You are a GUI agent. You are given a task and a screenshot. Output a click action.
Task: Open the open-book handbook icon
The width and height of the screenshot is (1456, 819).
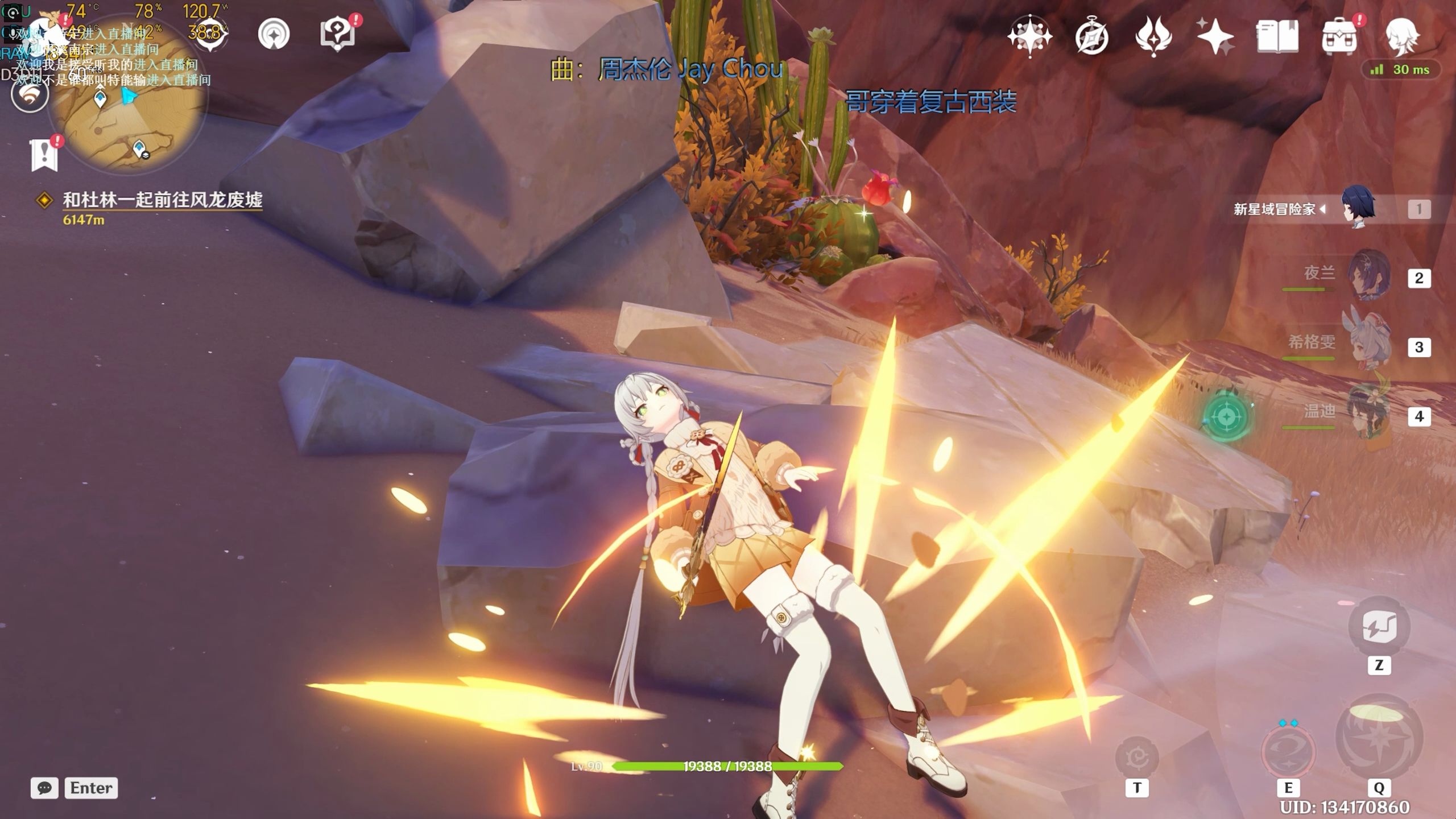pos(1277,36)
